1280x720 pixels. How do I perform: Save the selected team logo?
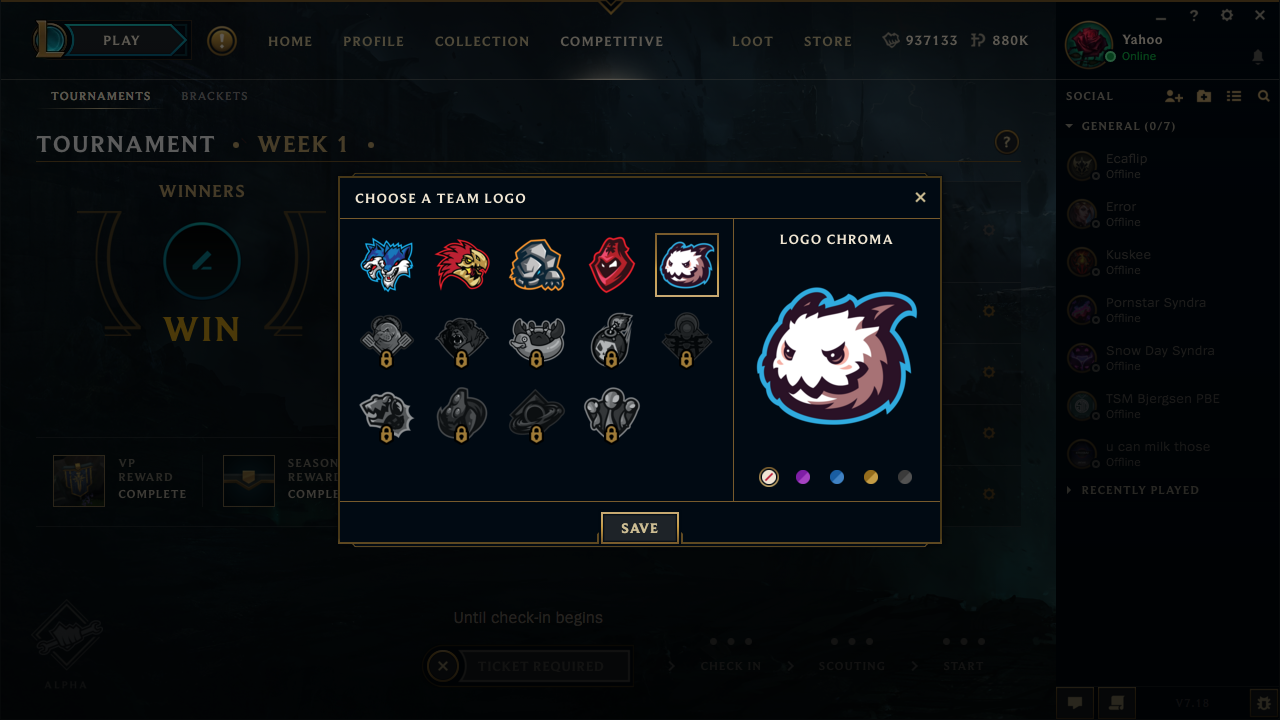coord(639,527)
